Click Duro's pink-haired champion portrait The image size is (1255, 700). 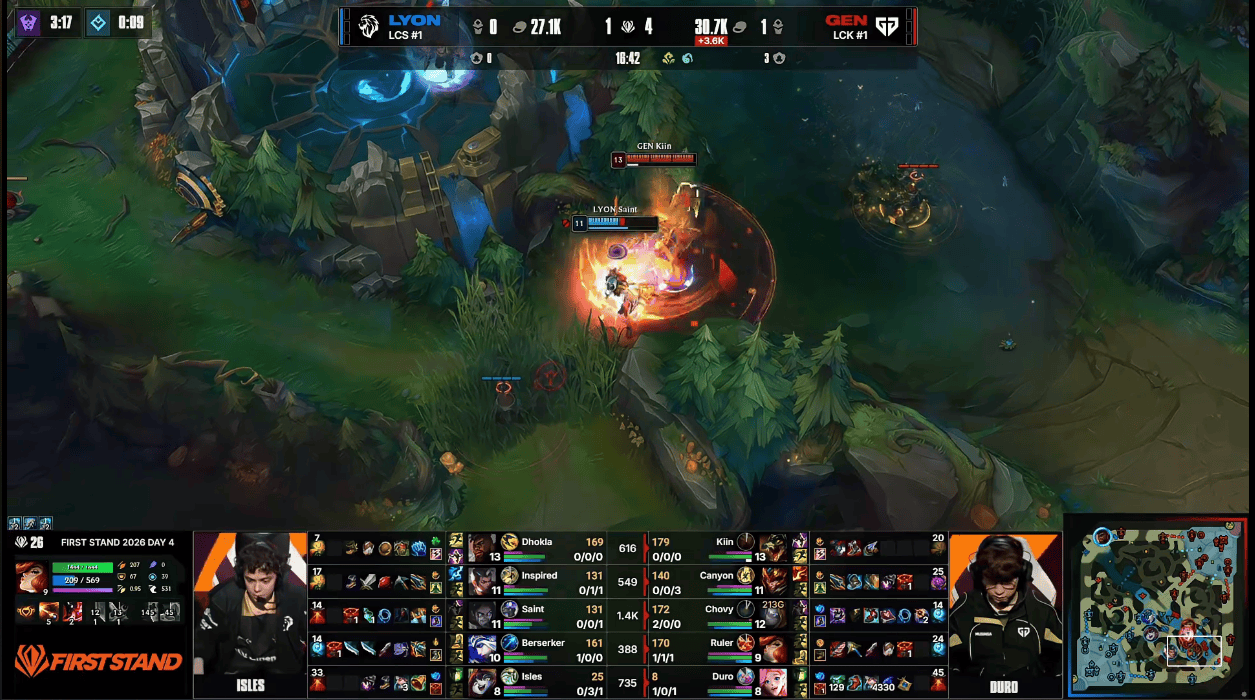(x=772, y=682)
